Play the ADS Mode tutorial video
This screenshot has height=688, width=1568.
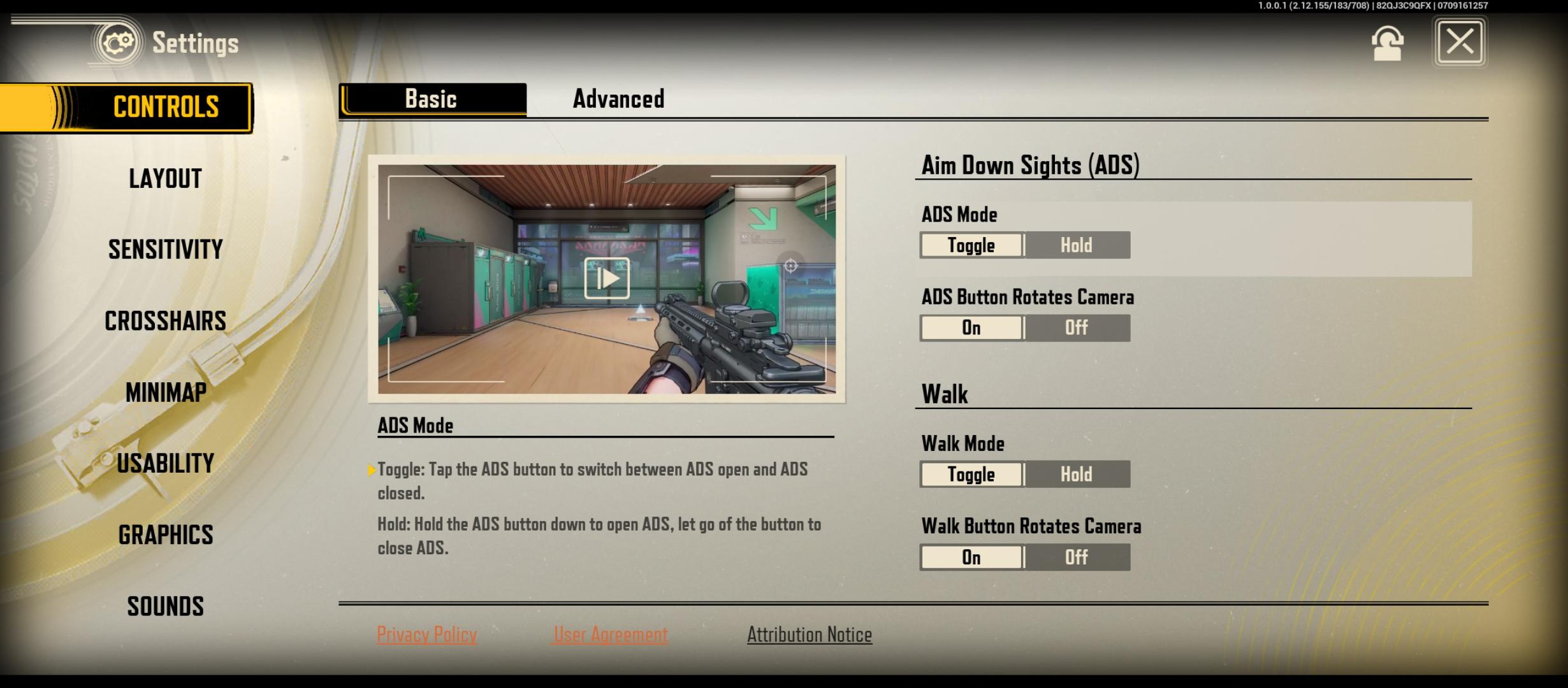[x=608, y=277]
